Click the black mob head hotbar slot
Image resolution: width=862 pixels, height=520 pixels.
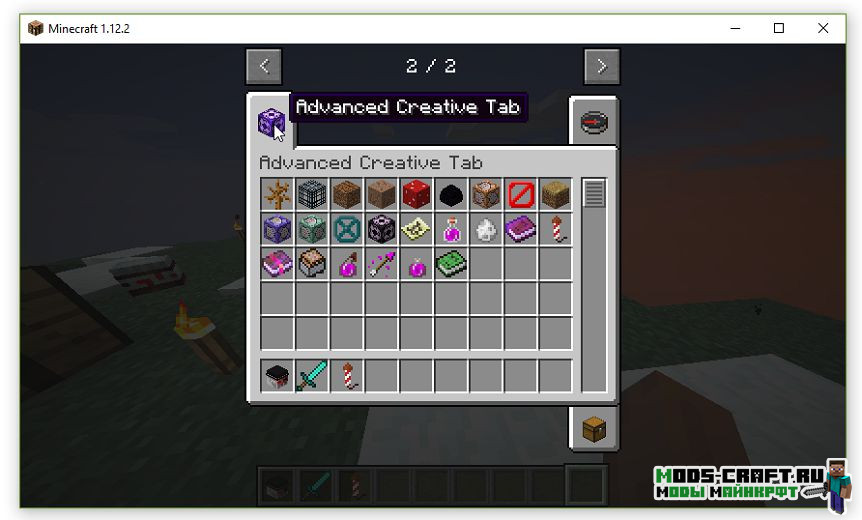pos(277,377)
